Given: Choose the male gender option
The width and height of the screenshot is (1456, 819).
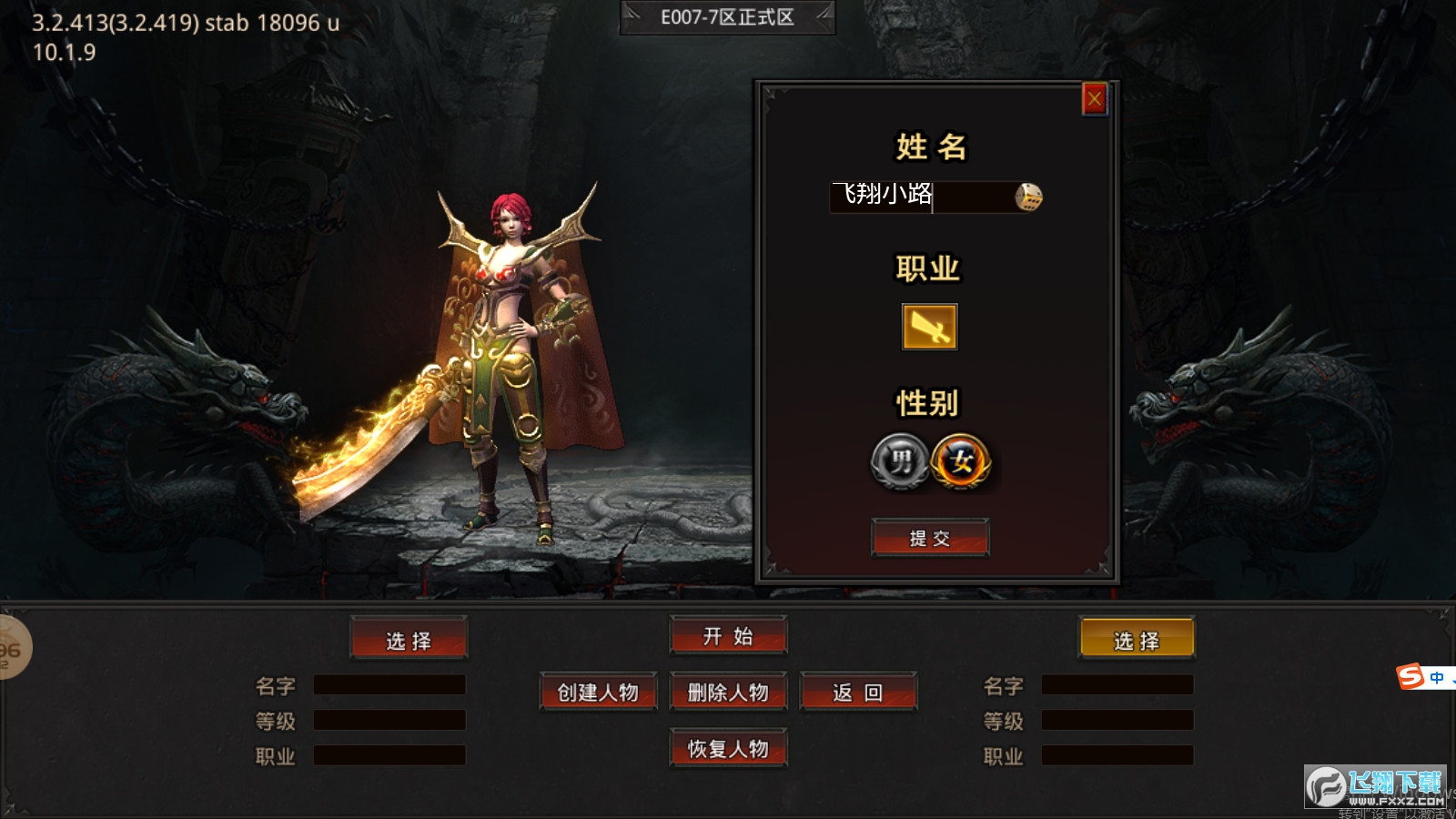Looking at the screenshot, I should 900,461.
